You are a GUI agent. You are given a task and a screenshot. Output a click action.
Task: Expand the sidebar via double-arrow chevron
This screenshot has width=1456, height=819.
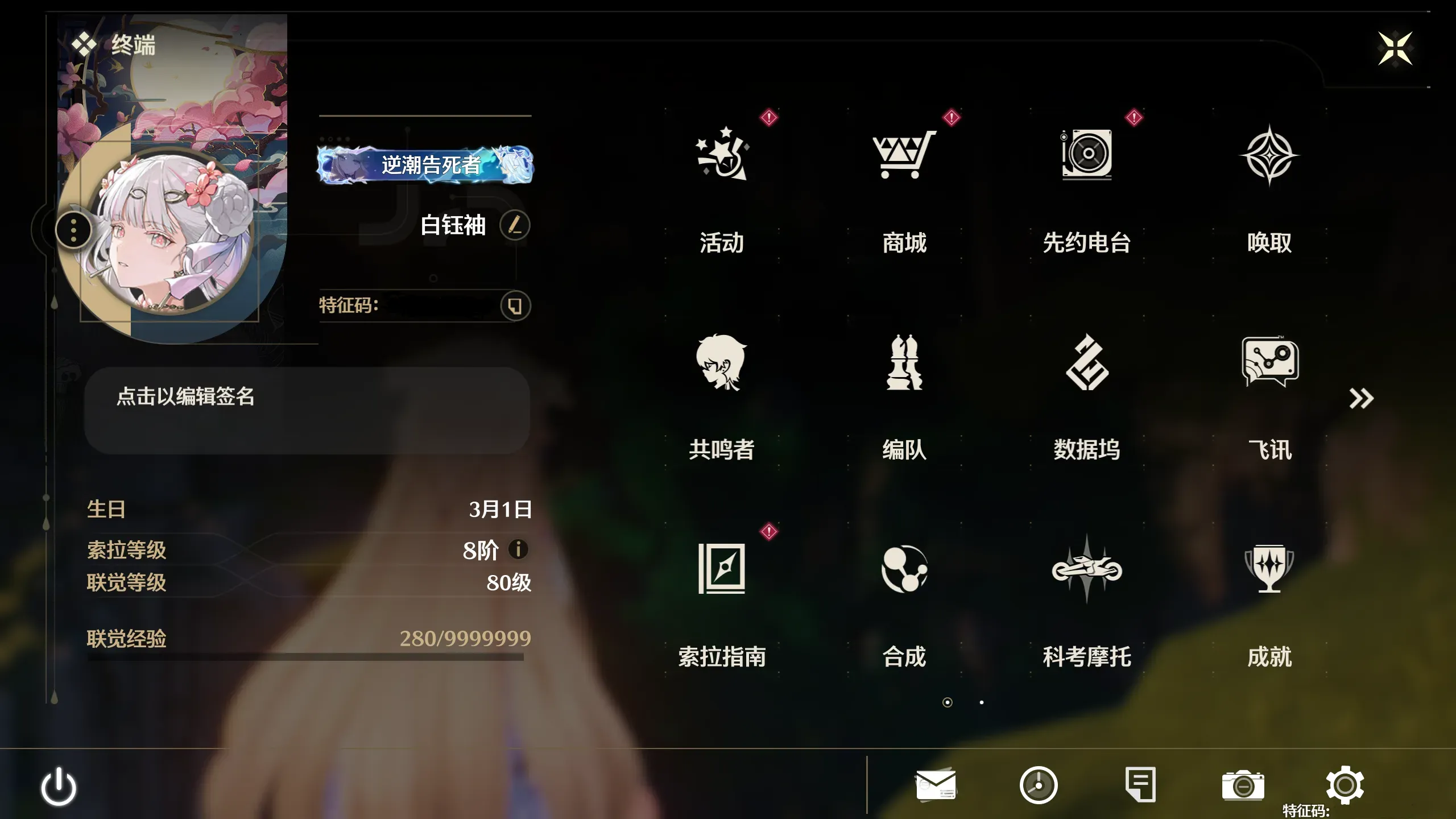point(1362,398)
